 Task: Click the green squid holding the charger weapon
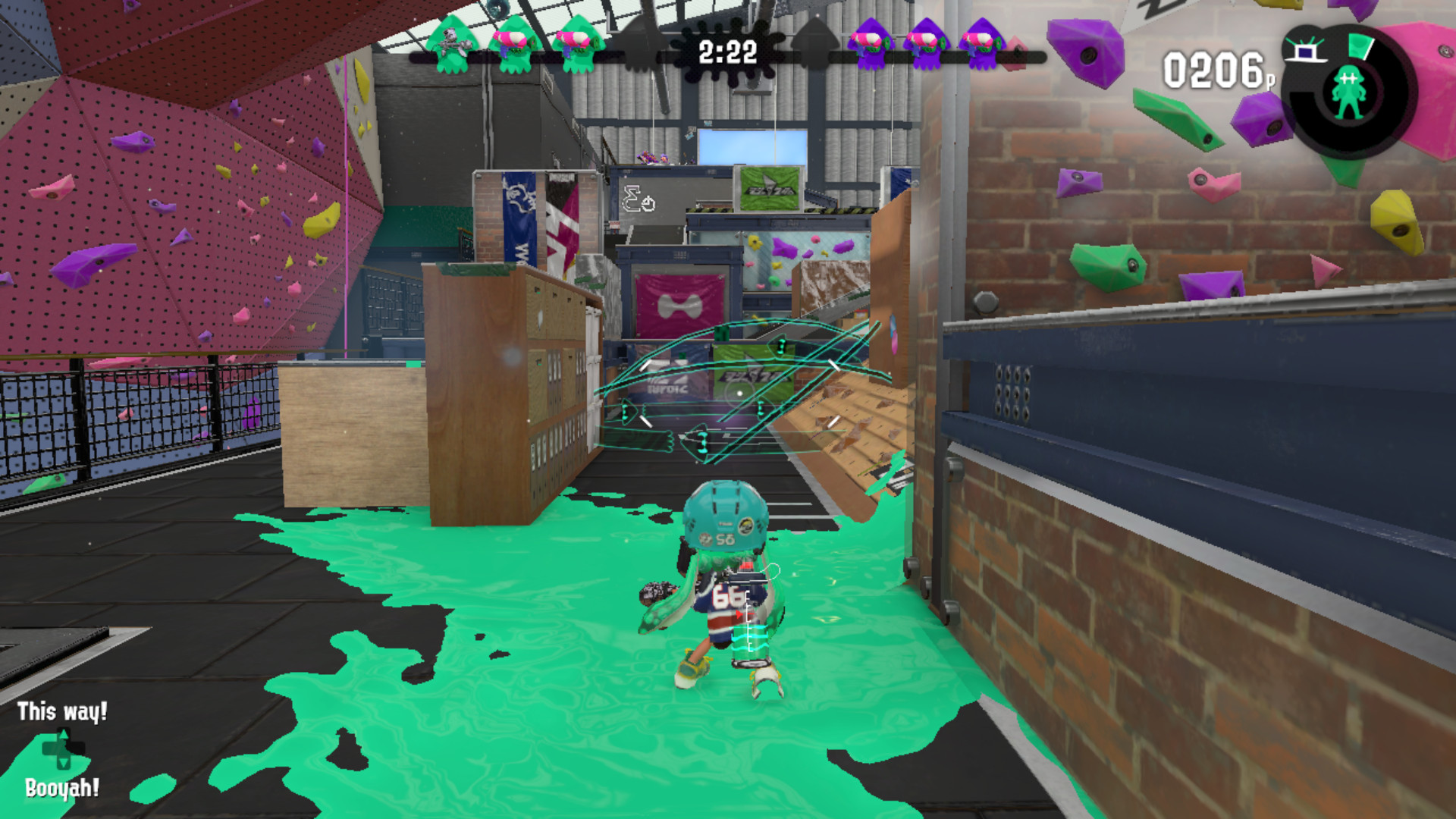450,45
